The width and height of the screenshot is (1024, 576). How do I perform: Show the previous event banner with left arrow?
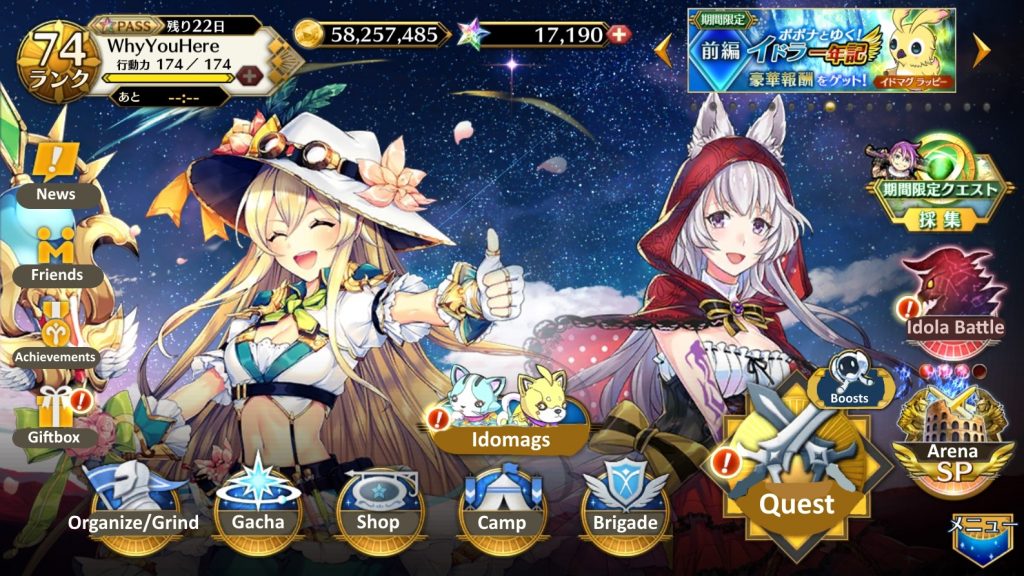click(664, 50)
